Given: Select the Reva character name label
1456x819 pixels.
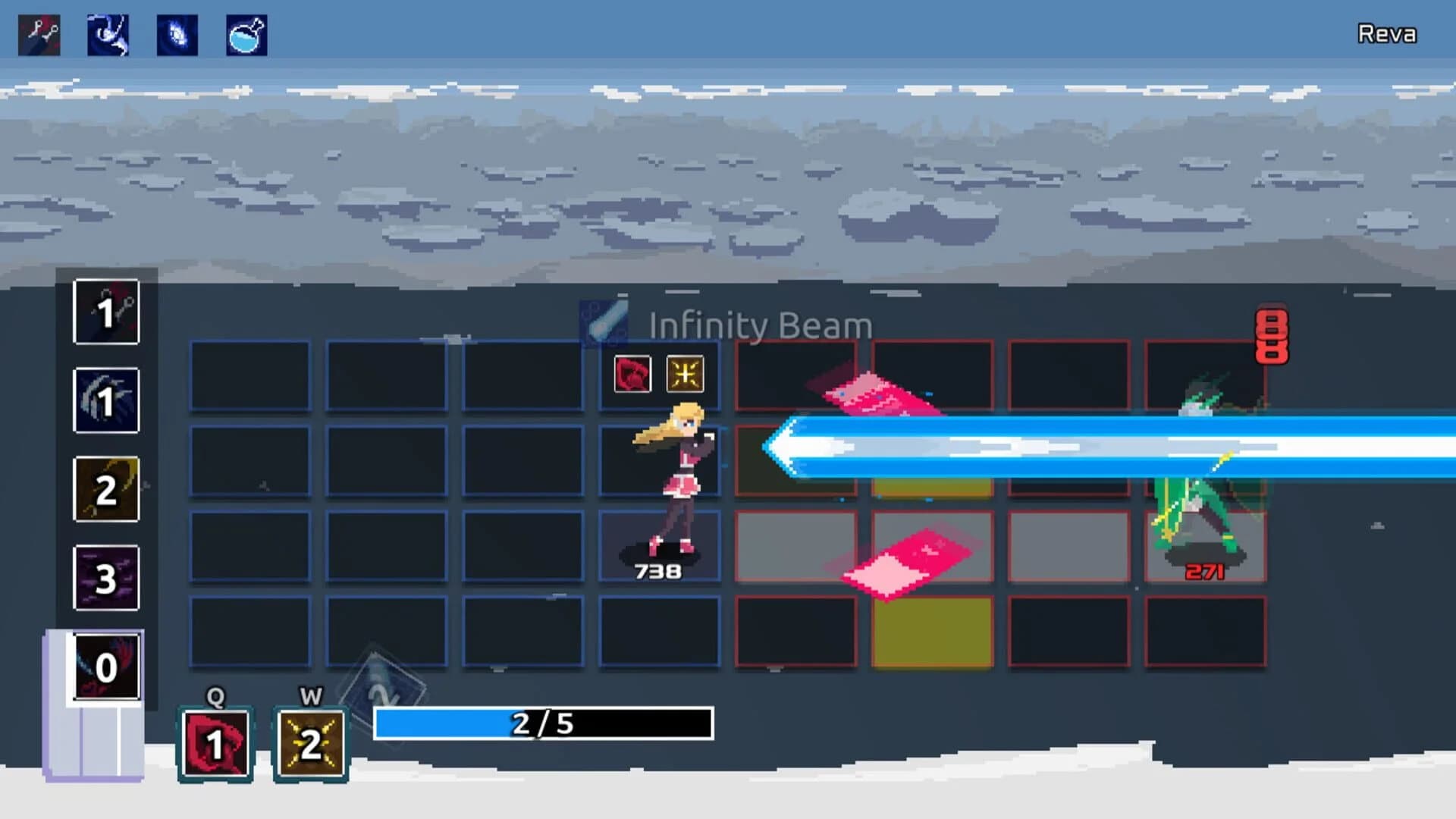Looking at the screenshot, I should pos(1385,34).
